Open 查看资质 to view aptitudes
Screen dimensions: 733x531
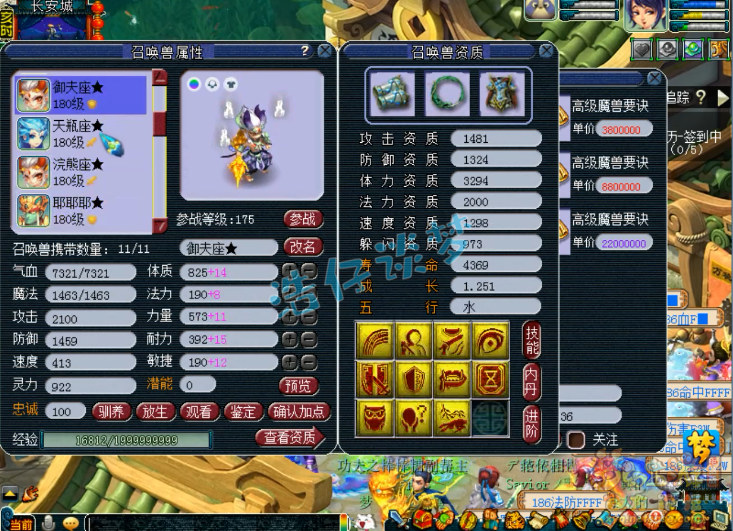point(289,438)
